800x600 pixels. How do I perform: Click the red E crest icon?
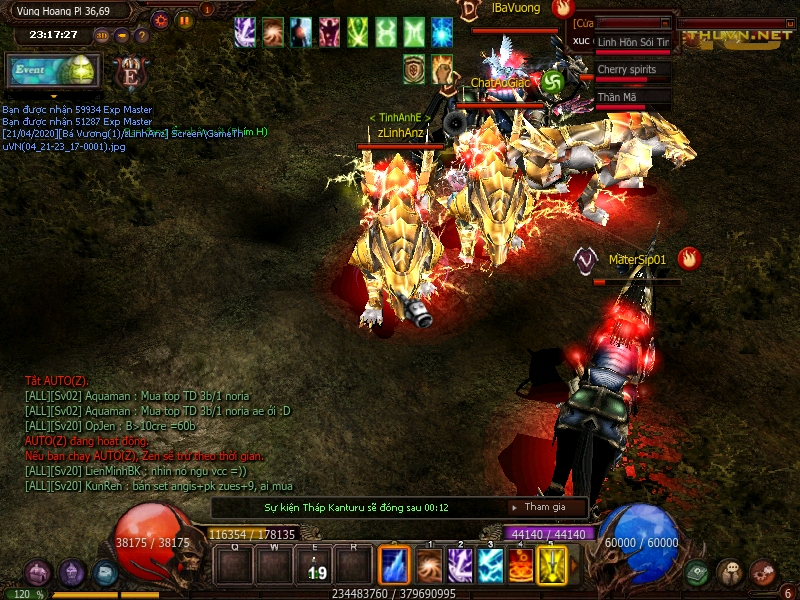coord(128,72)
